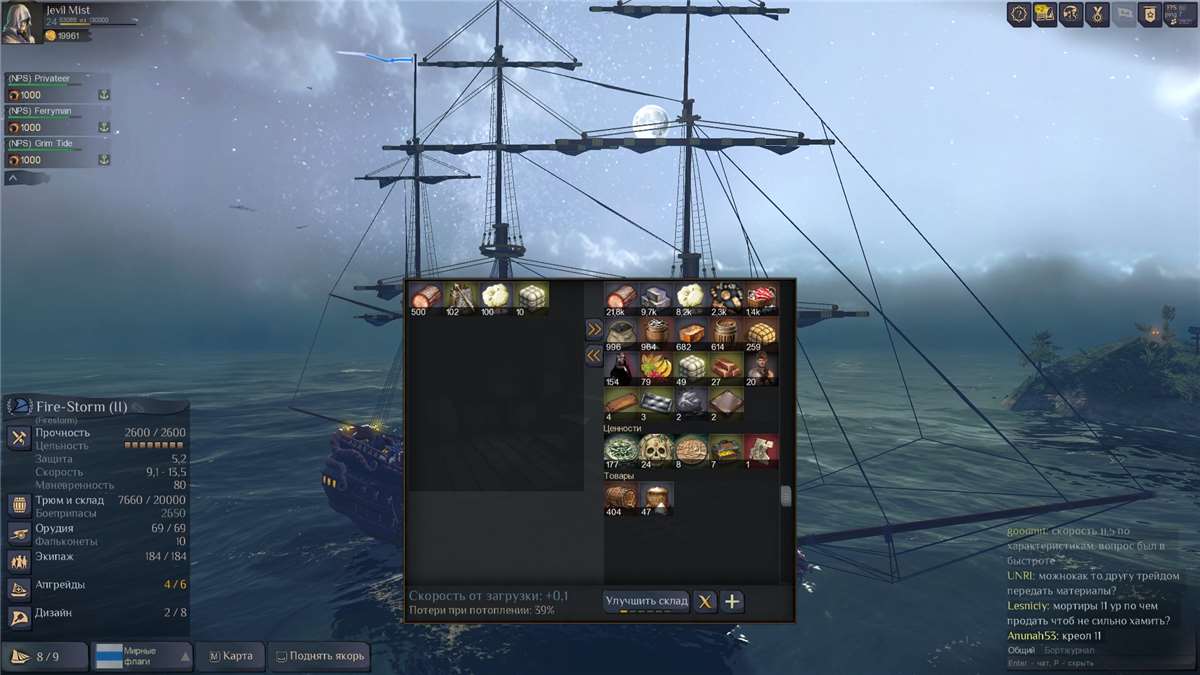Click Поднять якорь to raise anchor
Image resolution: width=1200 pixels, height=675 pixels.
320,656
